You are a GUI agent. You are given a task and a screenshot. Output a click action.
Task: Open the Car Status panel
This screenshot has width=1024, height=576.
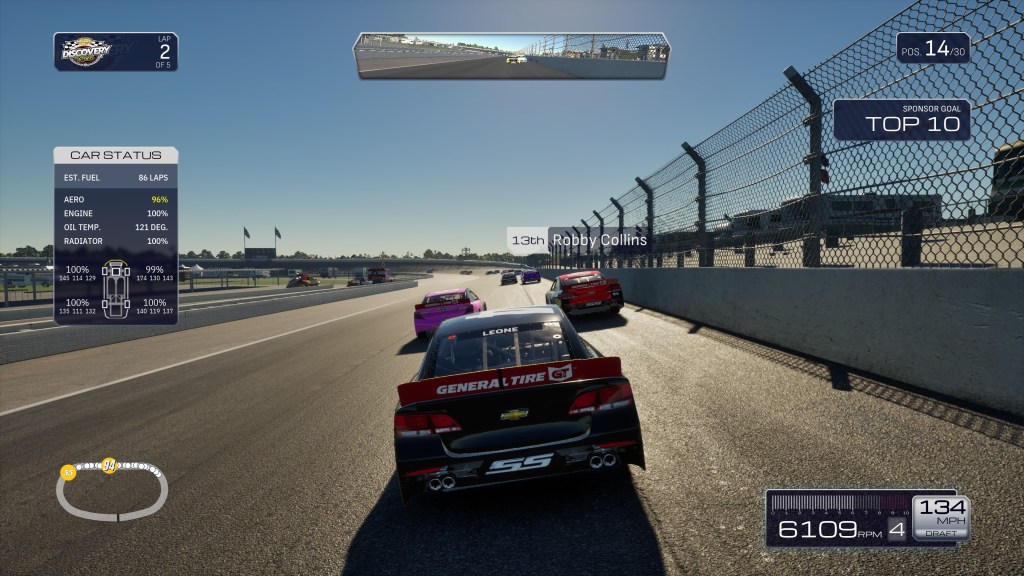116,155
